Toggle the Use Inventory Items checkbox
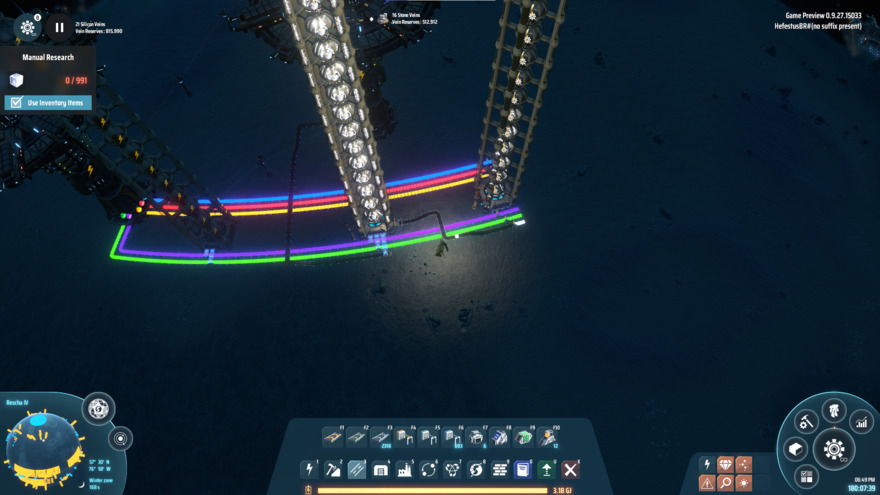880x495 pixels. pyautogui.click(x=16, y=103)
